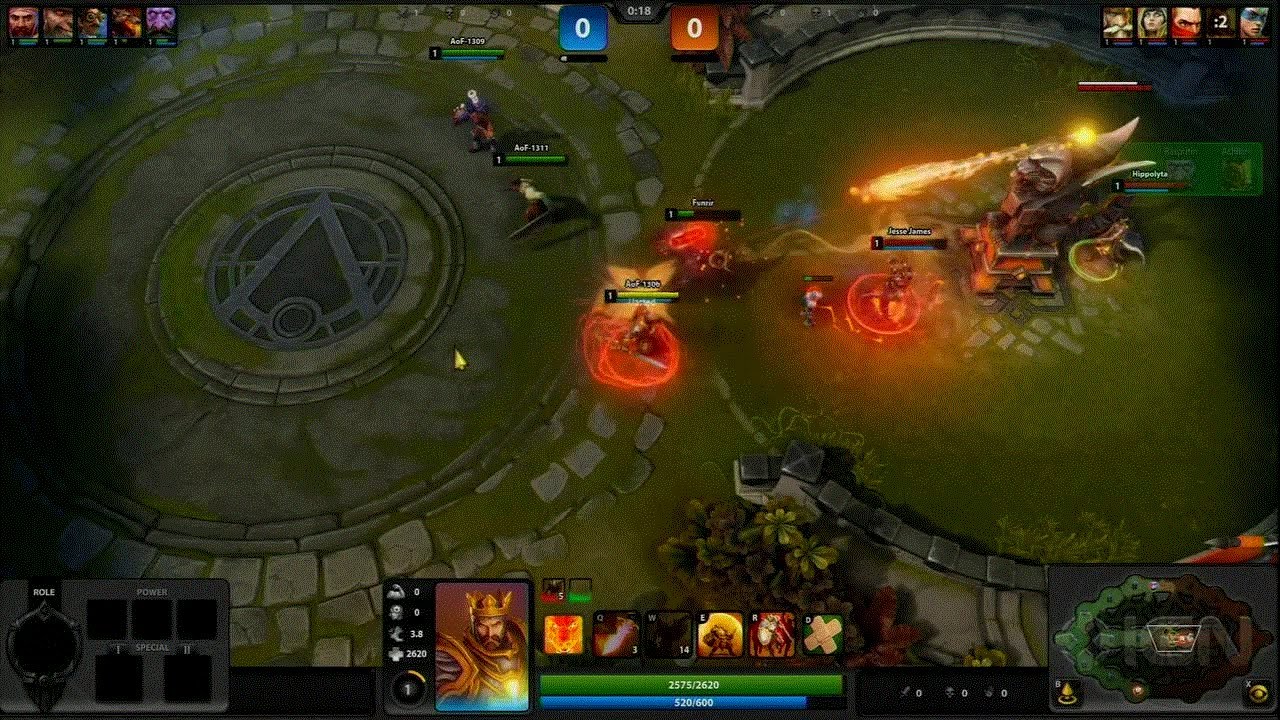Click the red-masked enemy hero portrait
The image size is (1280, 720).
coord(1186,23)
